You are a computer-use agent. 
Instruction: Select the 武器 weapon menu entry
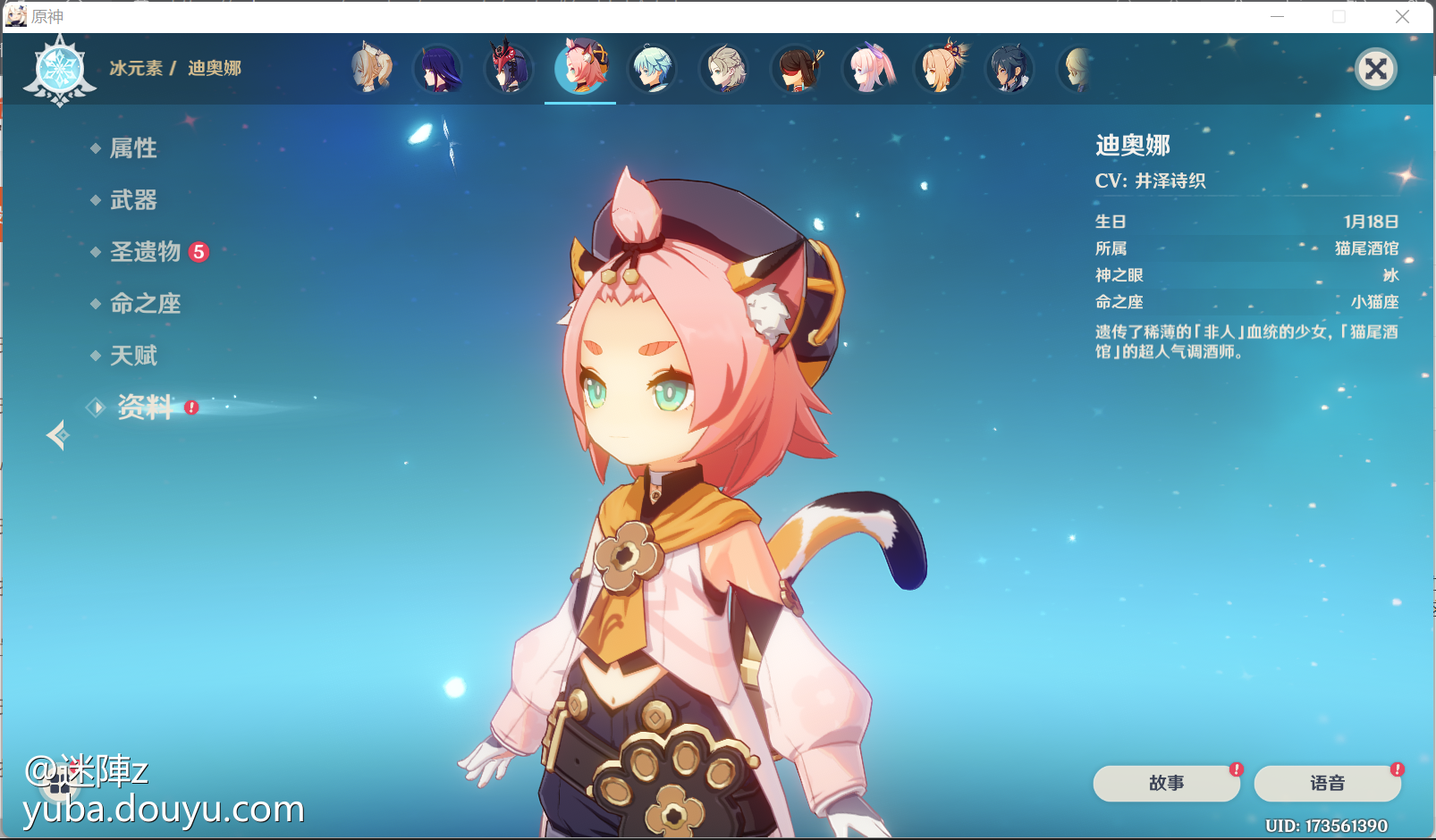tap(133, 200)
